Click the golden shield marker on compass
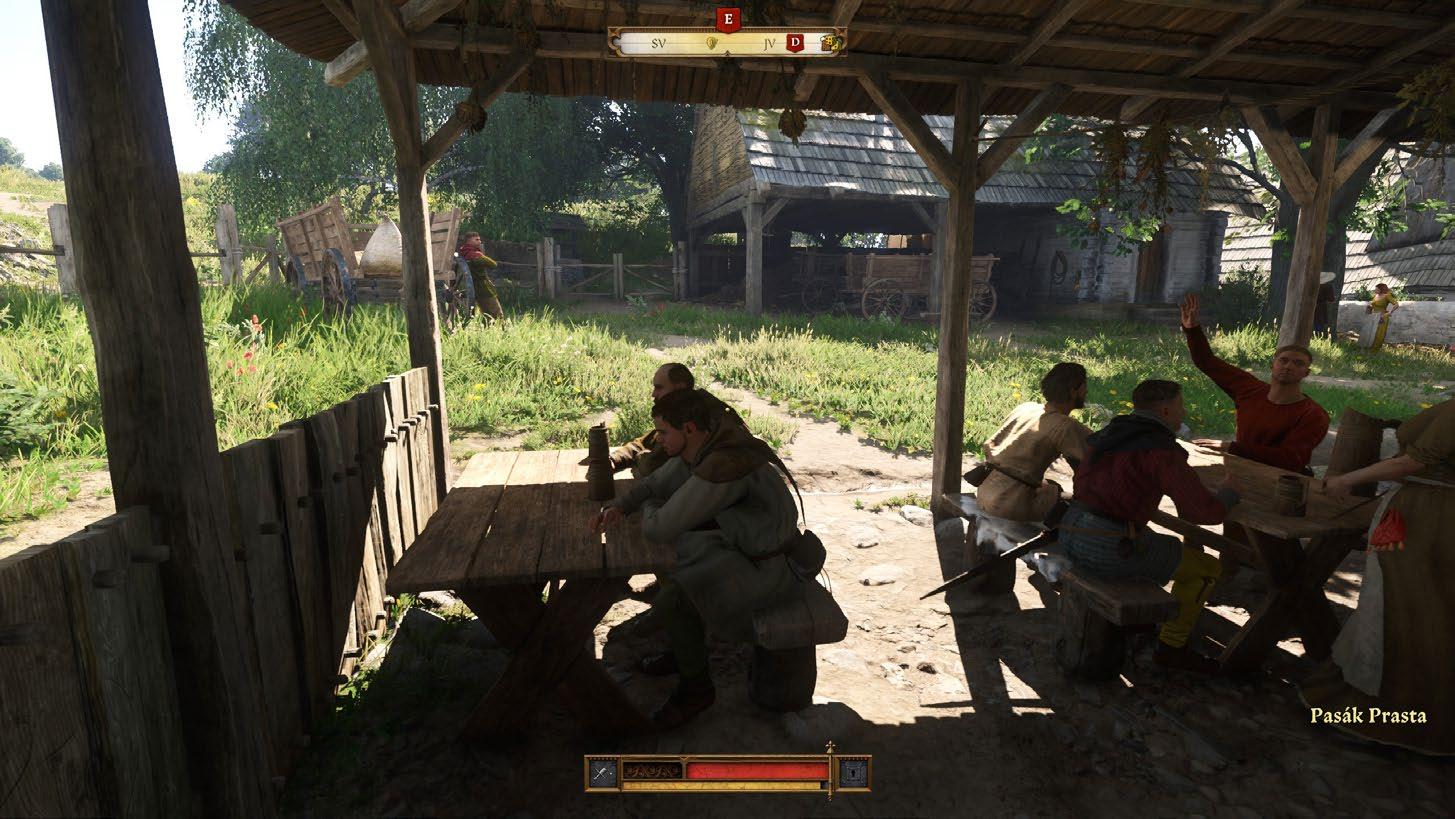Screen dimensions: 1455x819 click(x=712, y=43)
